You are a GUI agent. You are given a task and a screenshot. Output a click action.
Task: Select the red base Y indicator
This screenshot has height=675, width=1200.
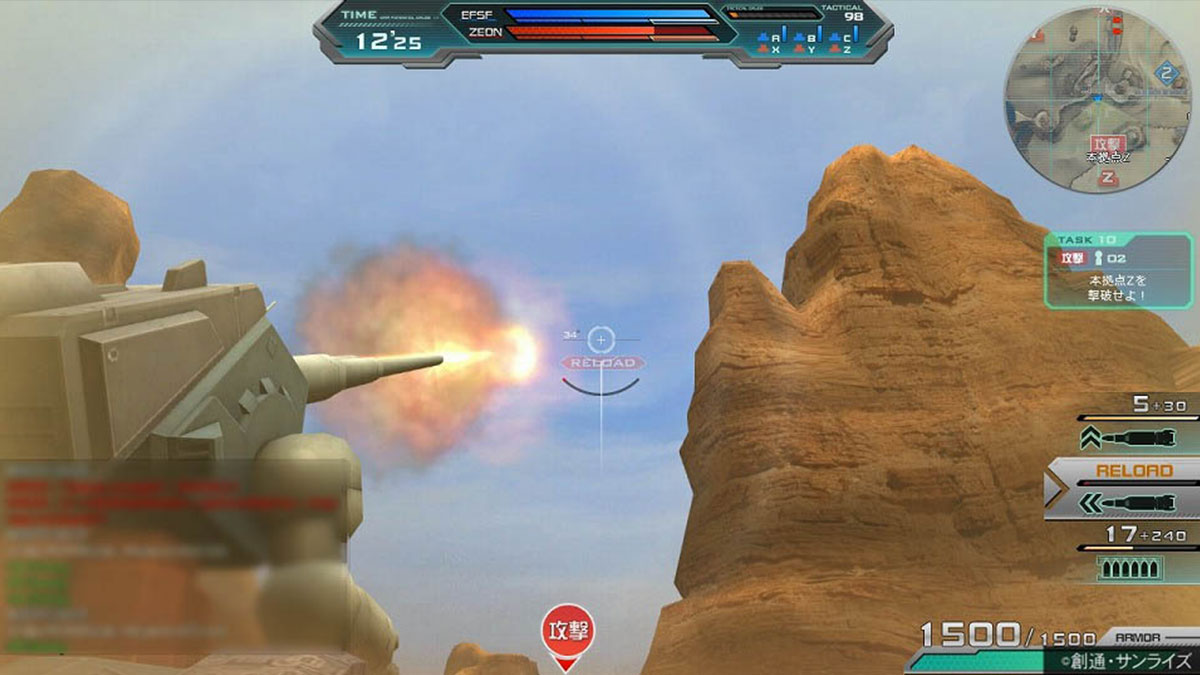pos(806,50)
